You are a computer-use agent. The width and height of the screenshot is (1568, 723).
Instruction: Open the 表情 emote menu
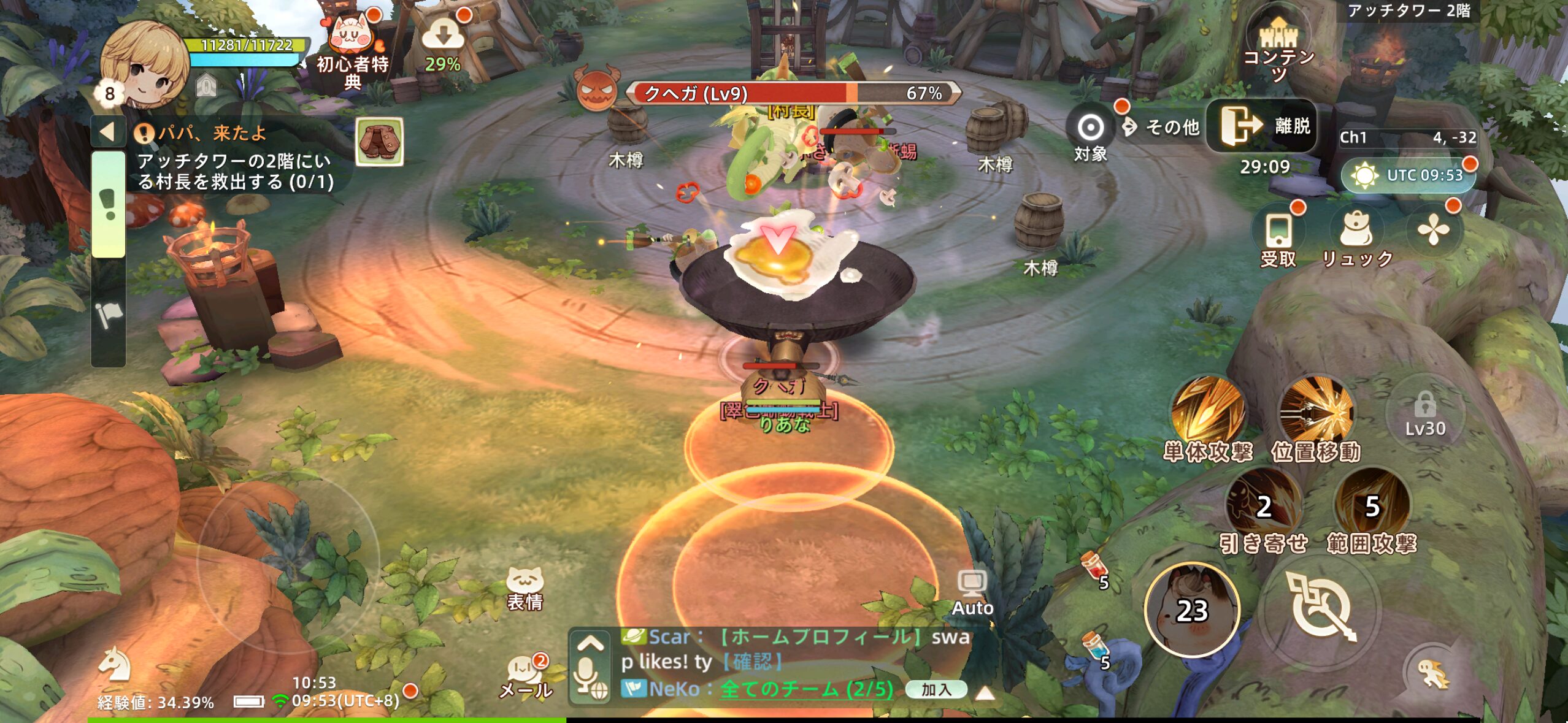coord(525,589)
